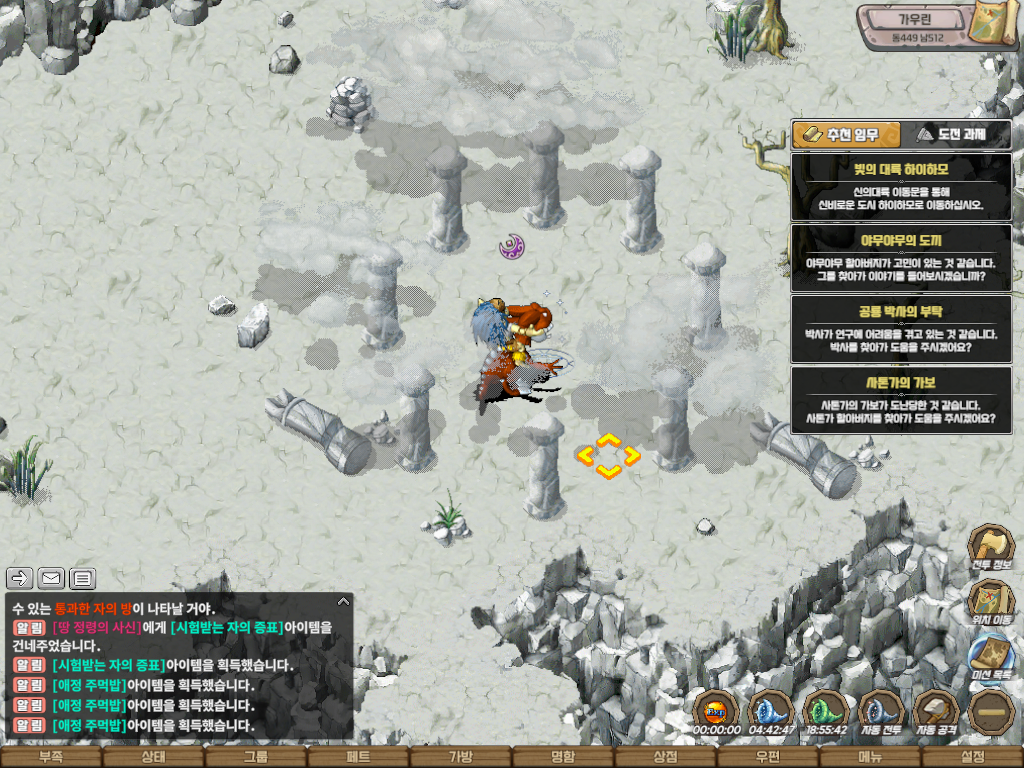Open the map scroll next to 가우린
The width and height of the screenshot is (1024, 768).
point(996,25)
